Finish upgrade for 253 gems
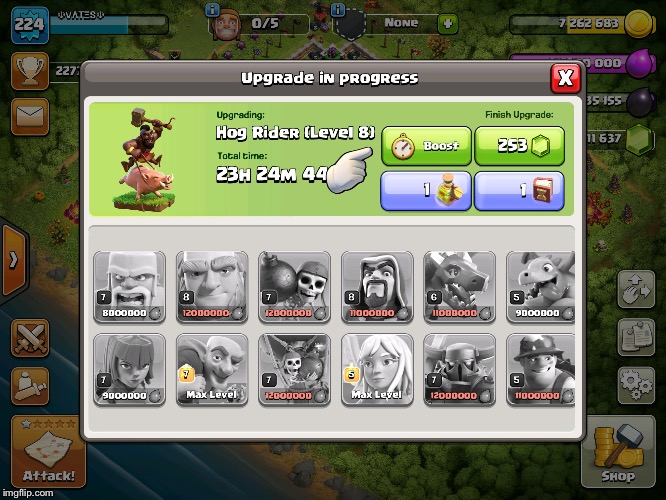 pyautogui.click(x=518, y=146)
